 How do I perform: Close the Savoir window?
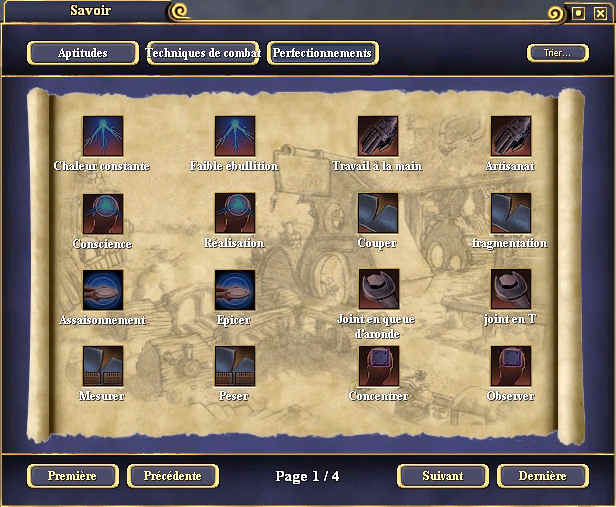click(600, 13)
